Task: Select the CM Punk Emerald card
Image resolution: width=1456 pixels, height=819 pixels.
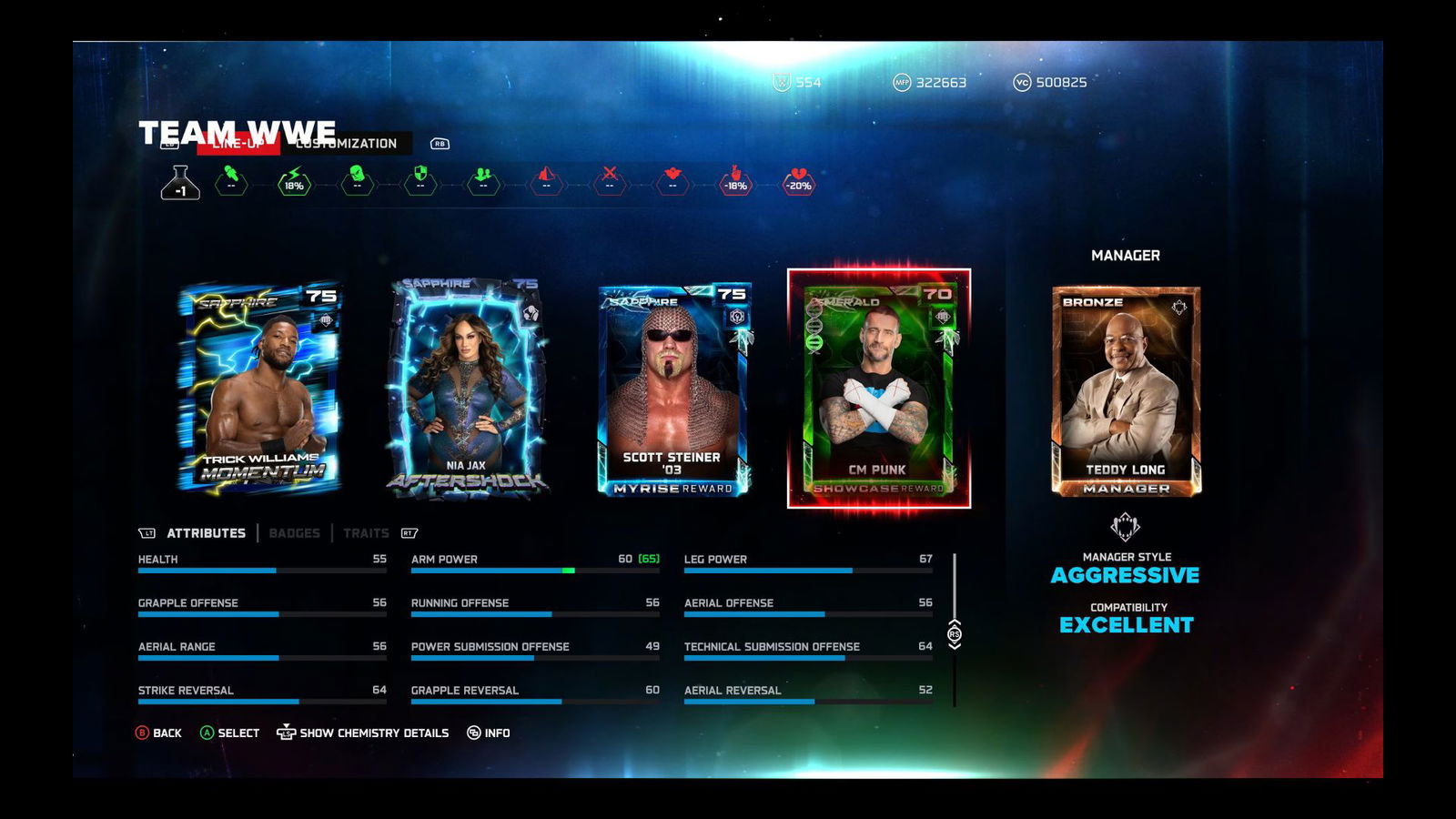Action: tap(878, 389)
